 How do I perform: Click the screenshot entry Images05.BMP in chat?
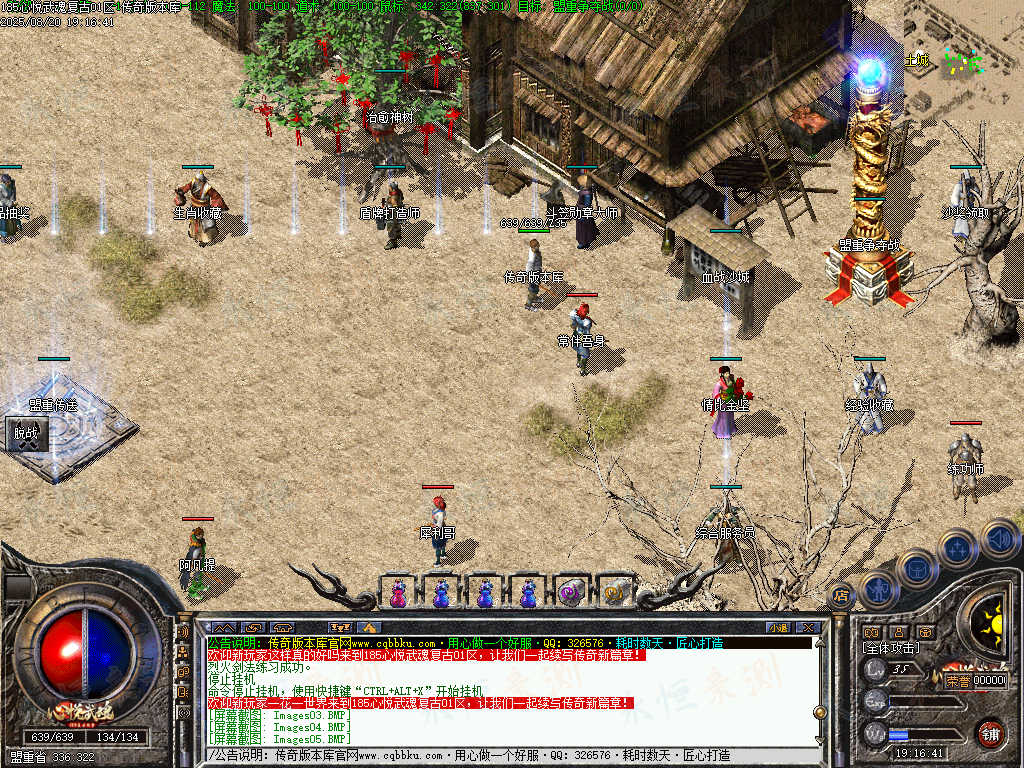coord(280,739)
